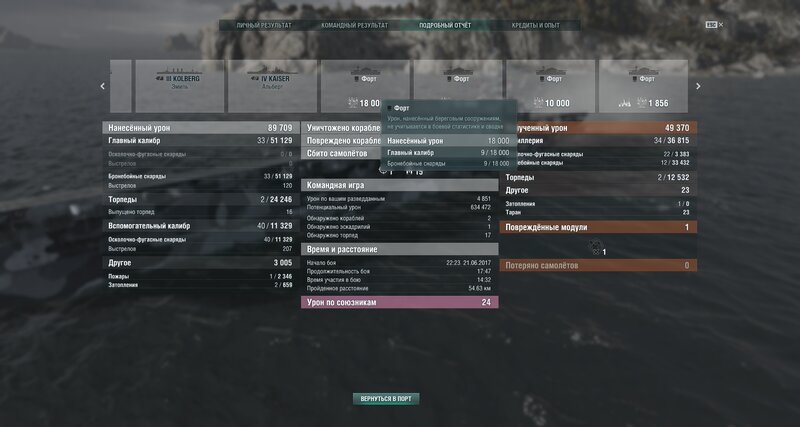Close the report with the ESC X button
The image size is (800, 427).
tap(713, 25)
